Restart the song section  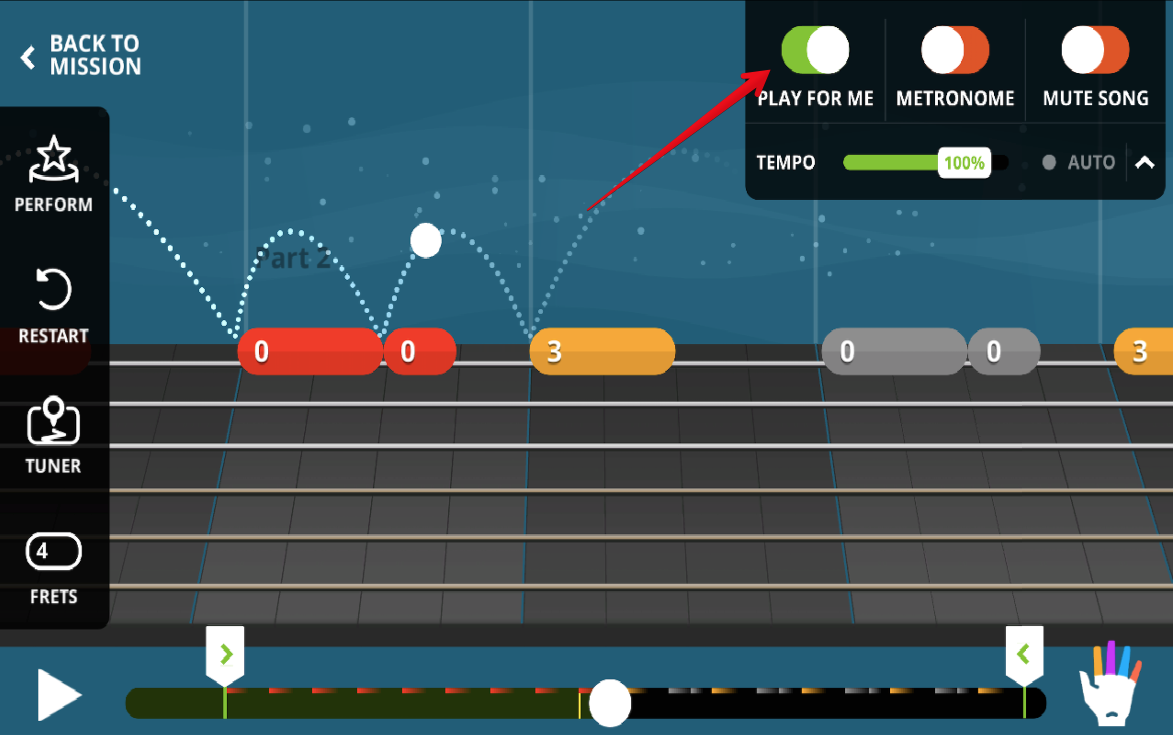pos(53,305)
